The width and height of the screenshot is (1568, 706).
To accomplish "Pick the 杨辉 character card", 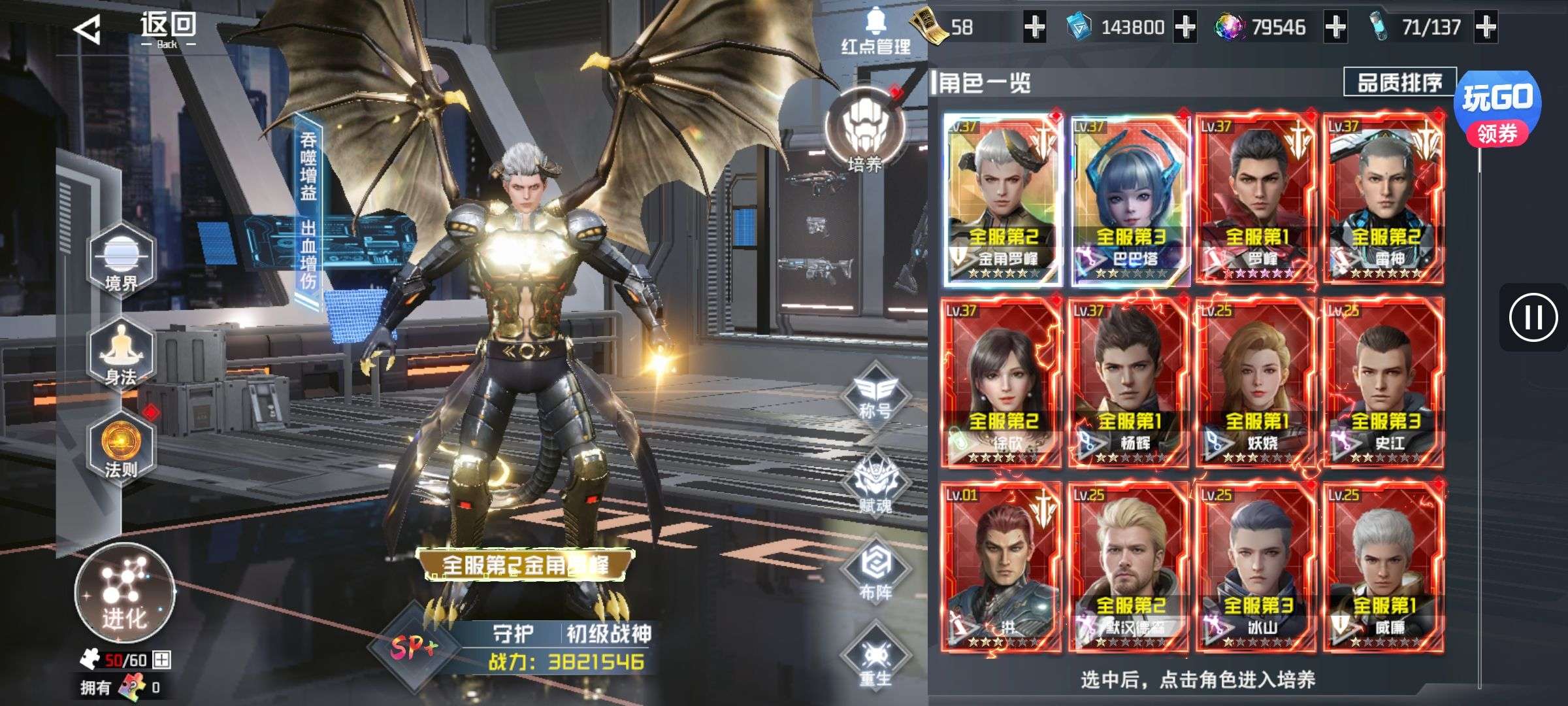I will point(1129,382).
